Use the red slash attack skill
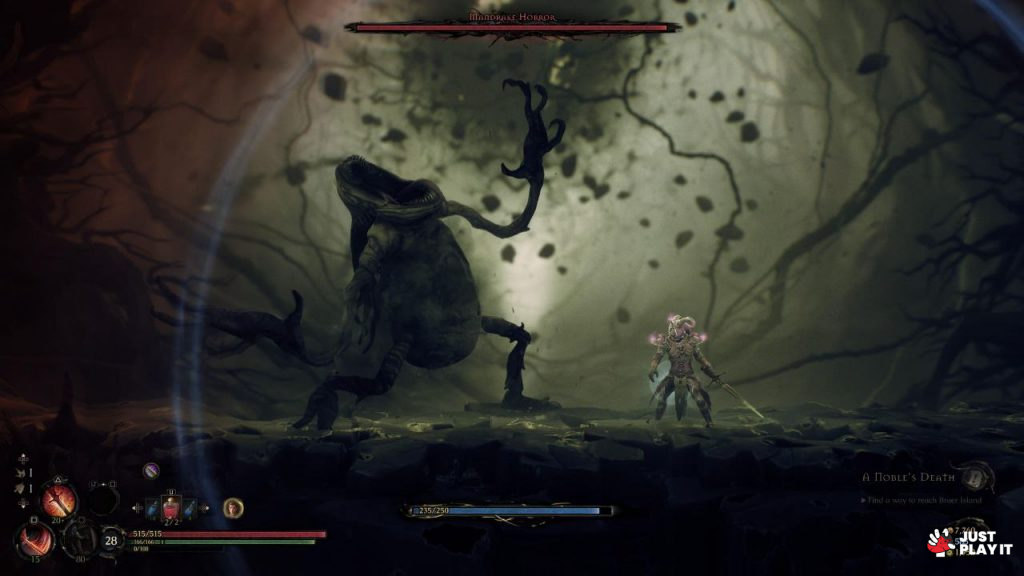Image resolution: width=1024 pixels, height=576 pixels. pos(35,541)
